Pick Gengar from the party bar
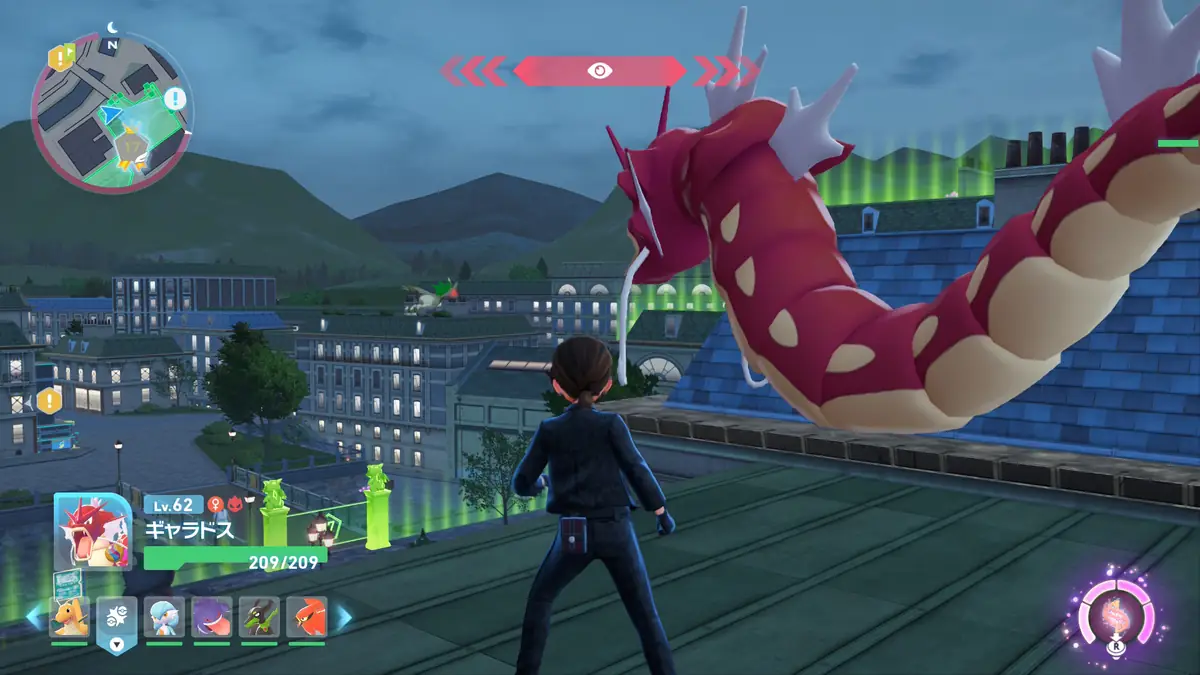Image resolution: width=1200 pixels, height=675 pixels. (211, 617)
